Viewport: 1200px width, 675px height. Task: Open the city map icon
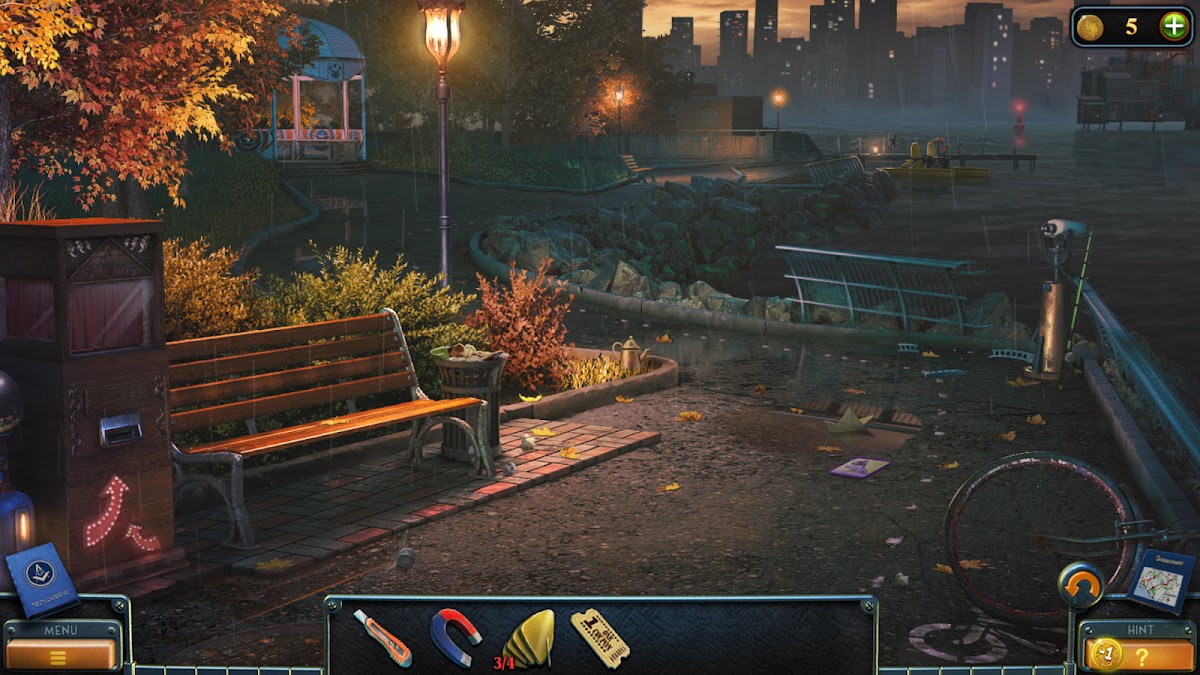(1160, 579)
